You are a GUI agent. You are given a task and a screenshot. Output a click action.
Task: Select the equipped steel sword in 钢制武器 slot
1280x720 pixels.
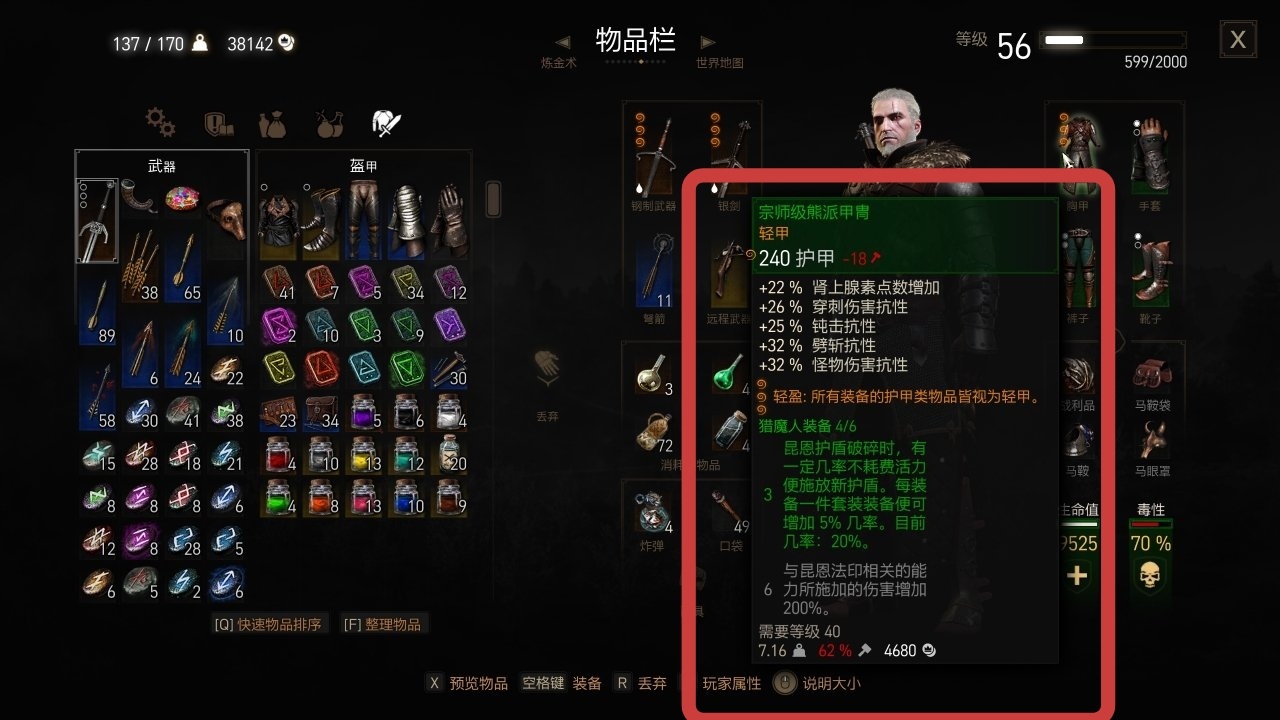click(x=655, y=150)
